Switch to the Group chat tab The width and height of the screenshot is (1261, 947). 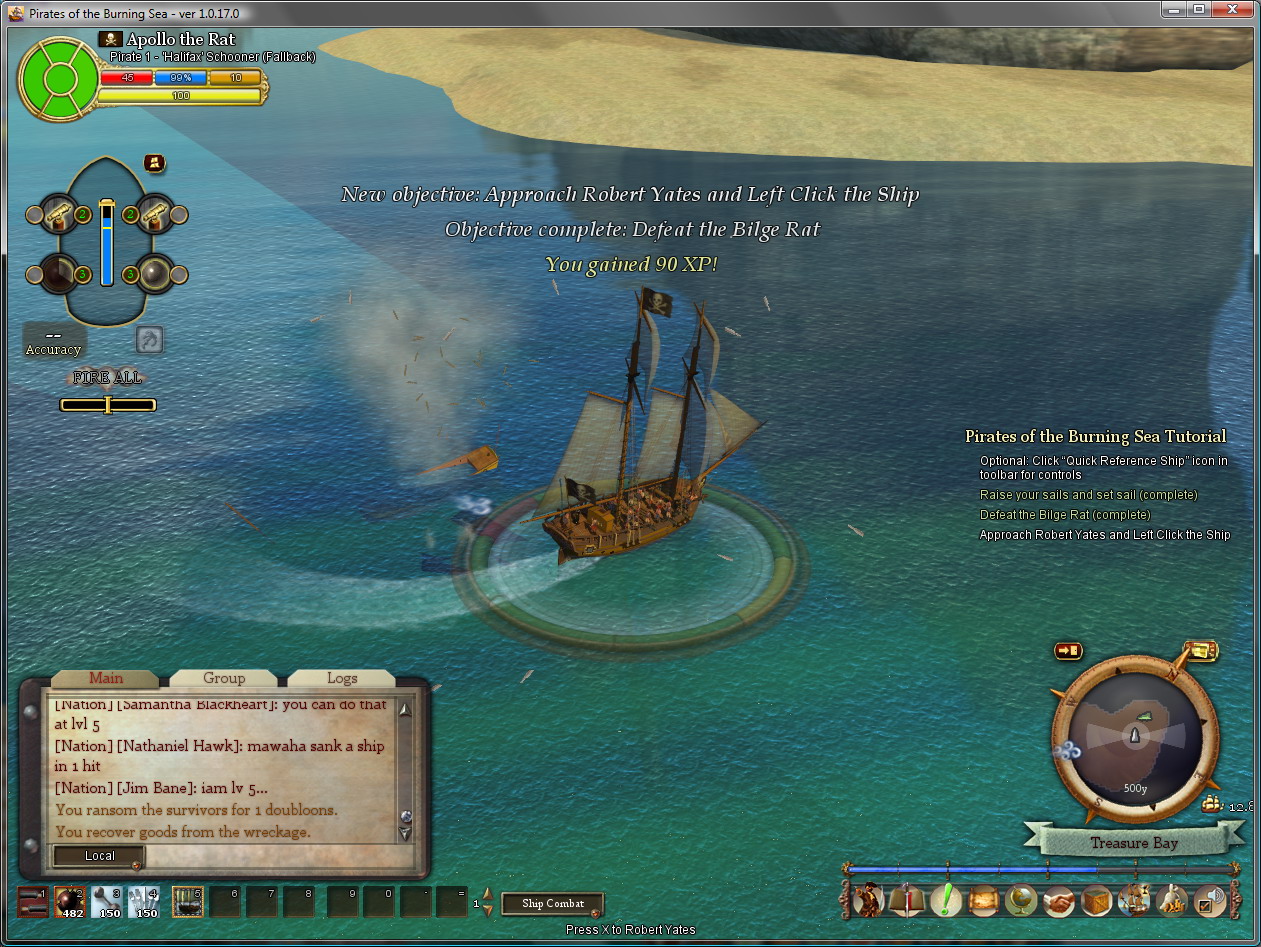click(x=224, y=678)
